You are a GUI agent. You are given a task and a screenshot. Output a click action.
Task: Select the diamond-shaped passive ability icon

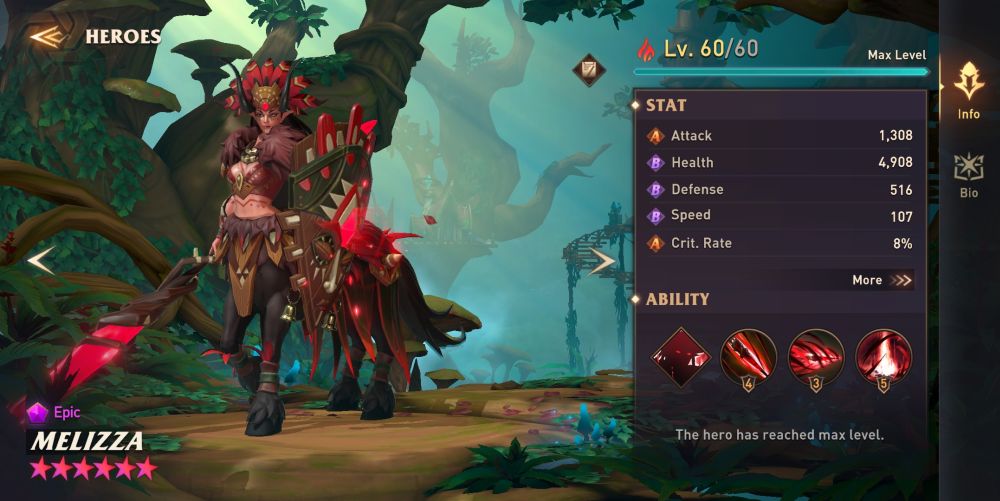pyautogui.click(x=680, y=356)
